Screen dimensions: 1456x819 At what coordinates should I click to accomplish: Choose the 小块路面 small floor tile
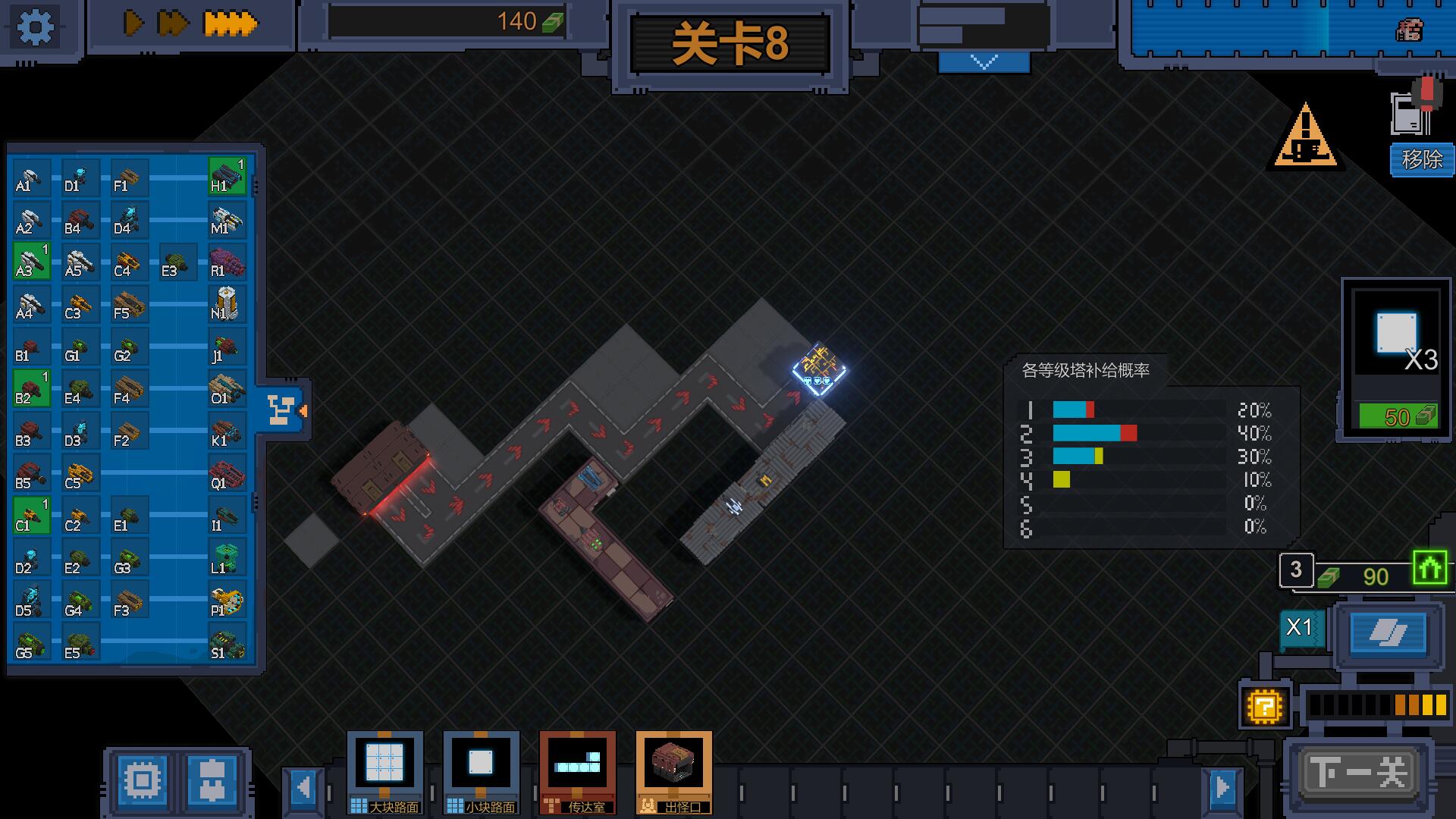click(481, 771)
